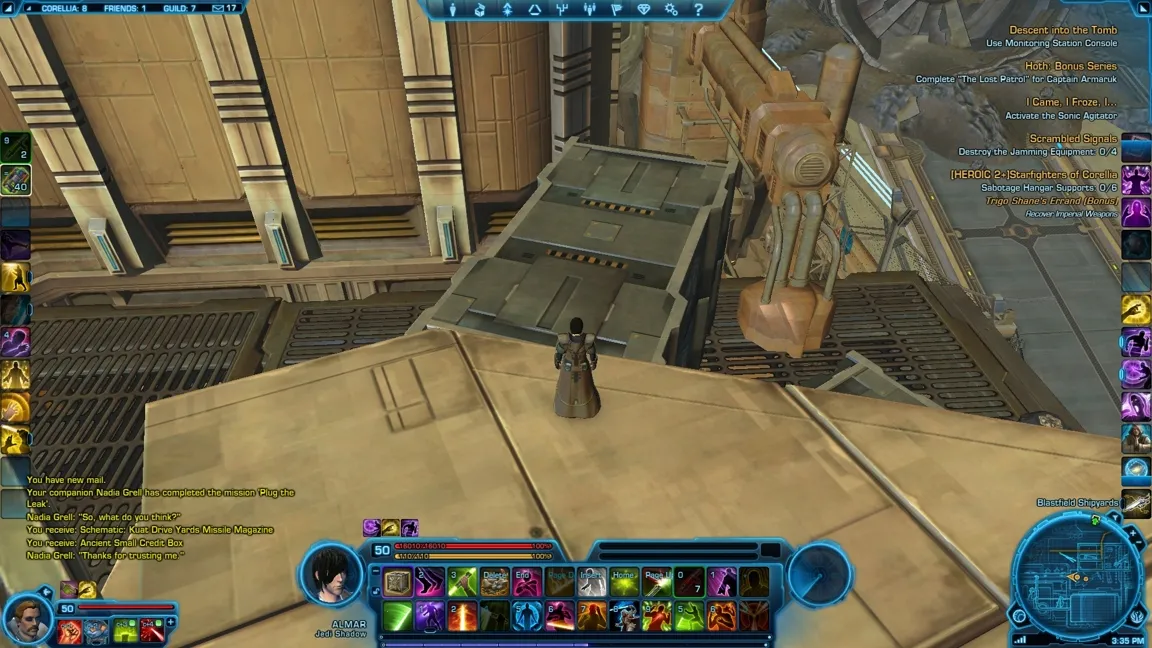The width and height of the screenshot is (1152, 648).
Task: Open the gear-shaped preferences menu icon
Action: (x=671, y=9)
